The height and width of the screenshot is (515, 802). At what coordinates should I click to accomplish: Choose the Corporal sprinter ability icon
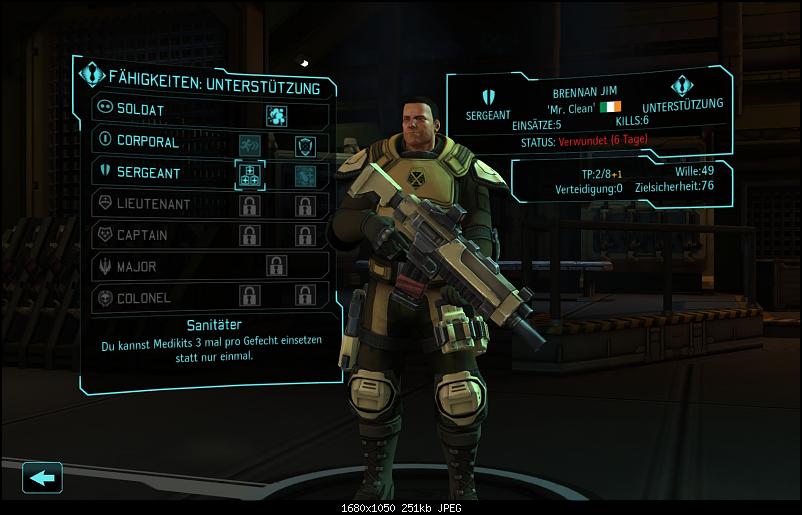pos(249,146)
